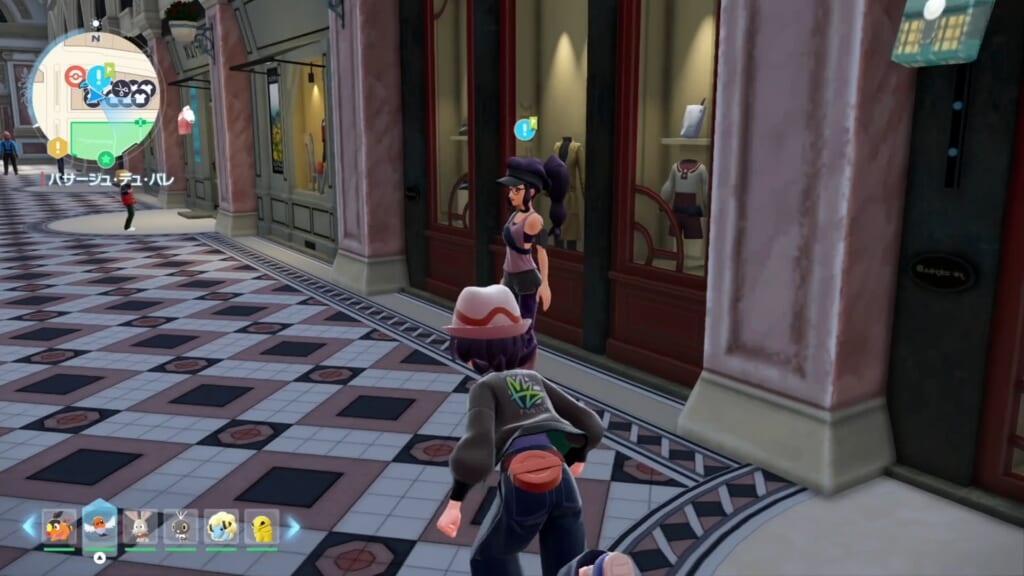1024x576 pixels.
Task: Click the red Pokémon Center minimap marker
Action: coord(74,76)
